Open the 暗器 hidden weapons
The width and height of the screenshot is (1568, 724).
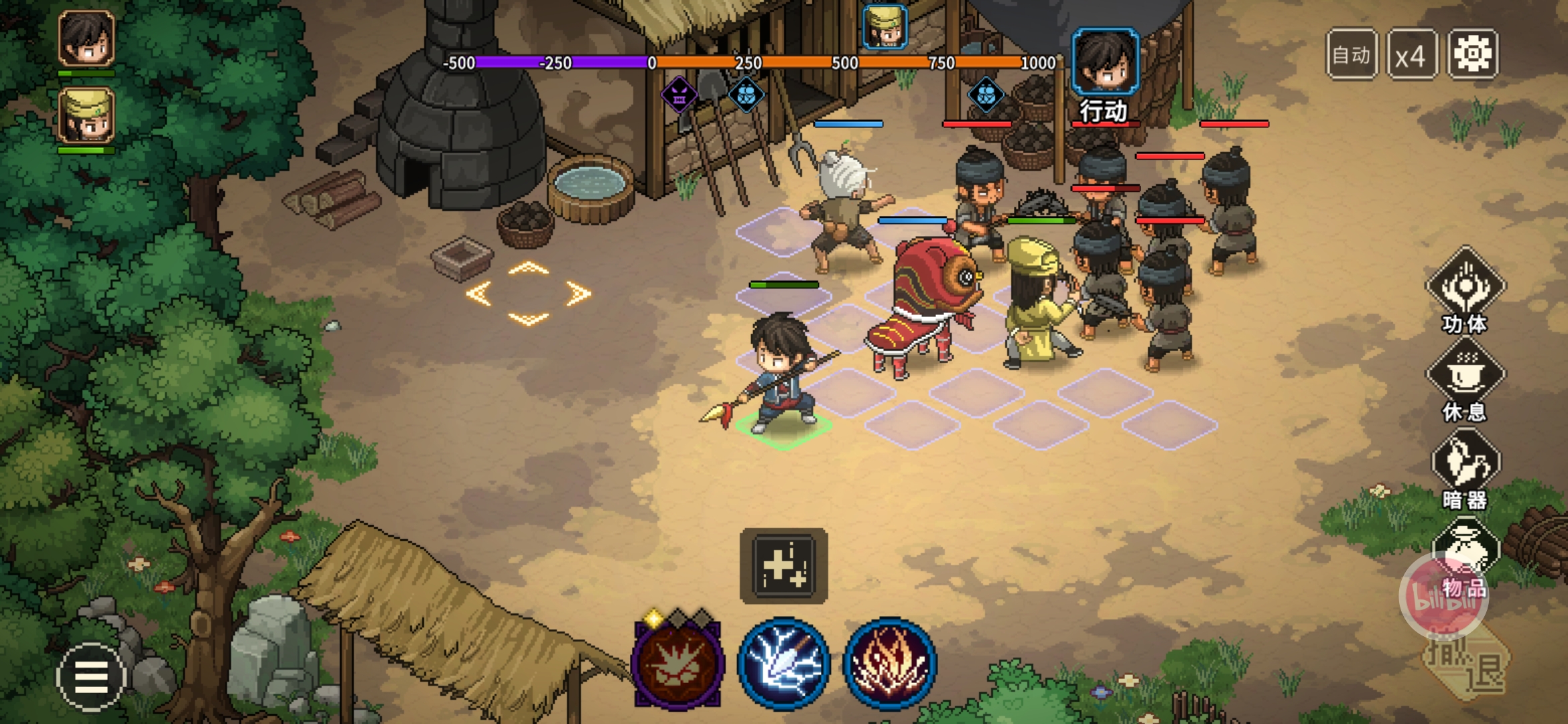click(1465, 468)
